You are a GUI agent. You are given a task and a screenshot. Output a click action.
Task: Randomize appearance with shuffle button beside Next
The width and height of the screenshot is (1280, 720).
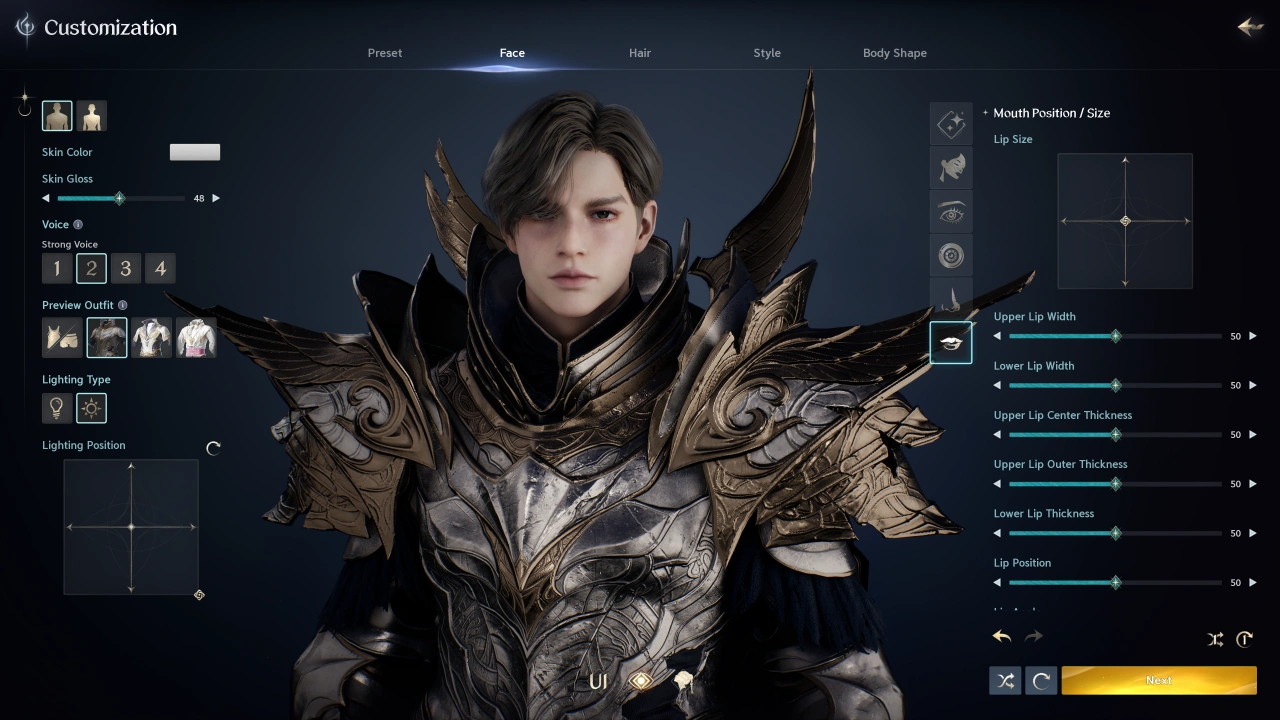click(1005, 681)
